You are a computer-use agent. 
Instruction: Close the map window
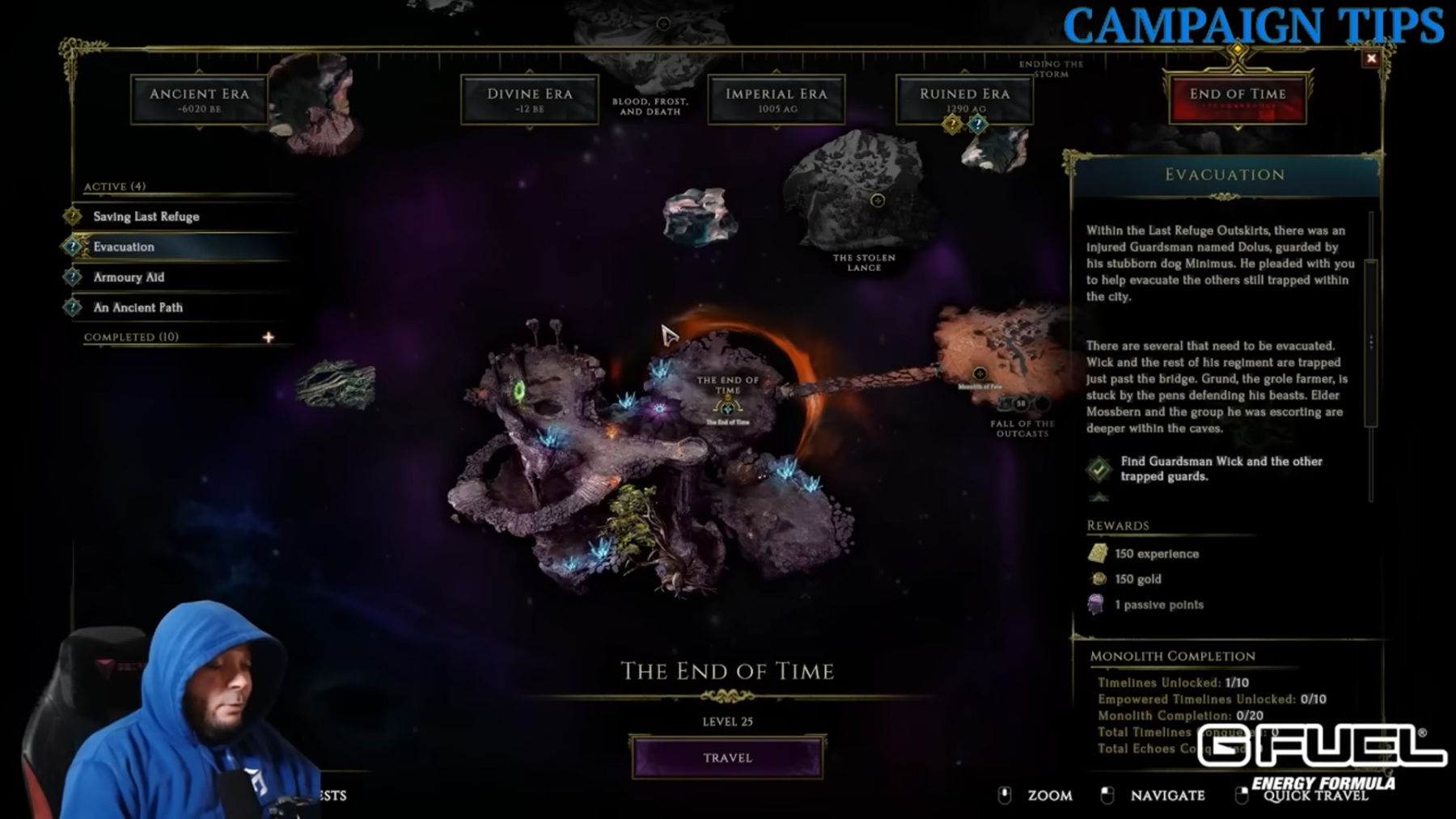pyautogui.click(x=1371, y=58)
